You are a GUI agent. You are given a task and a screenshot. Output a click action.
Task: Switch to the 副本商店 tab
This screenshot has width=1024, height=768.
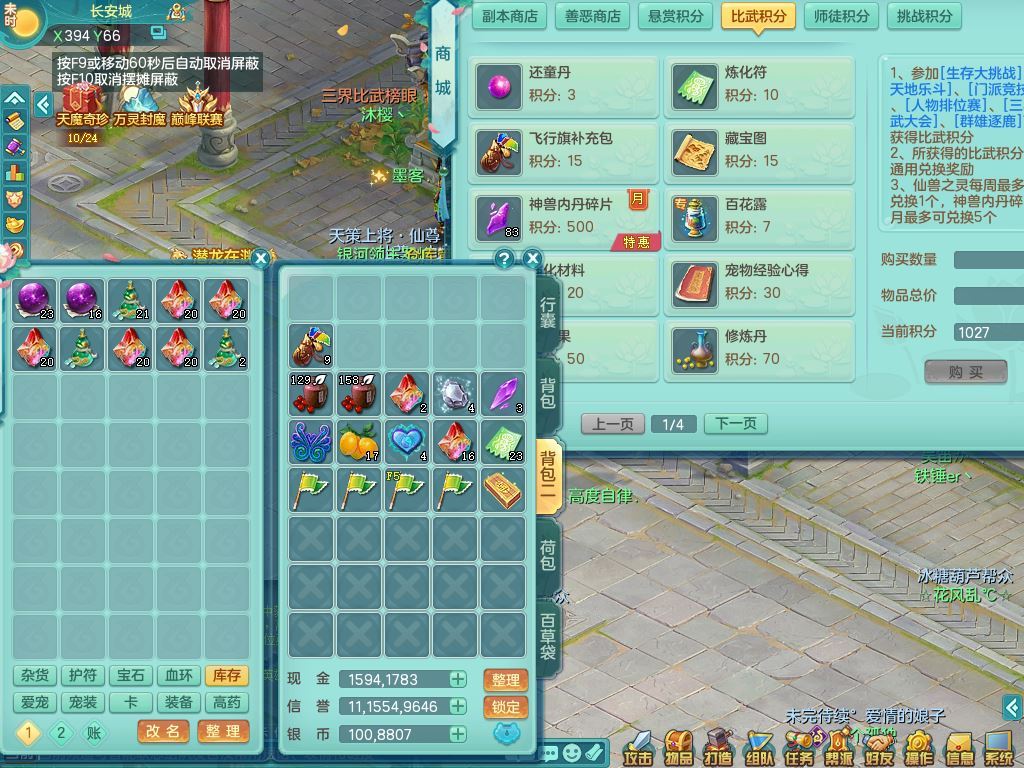click(x=510, y=16)
